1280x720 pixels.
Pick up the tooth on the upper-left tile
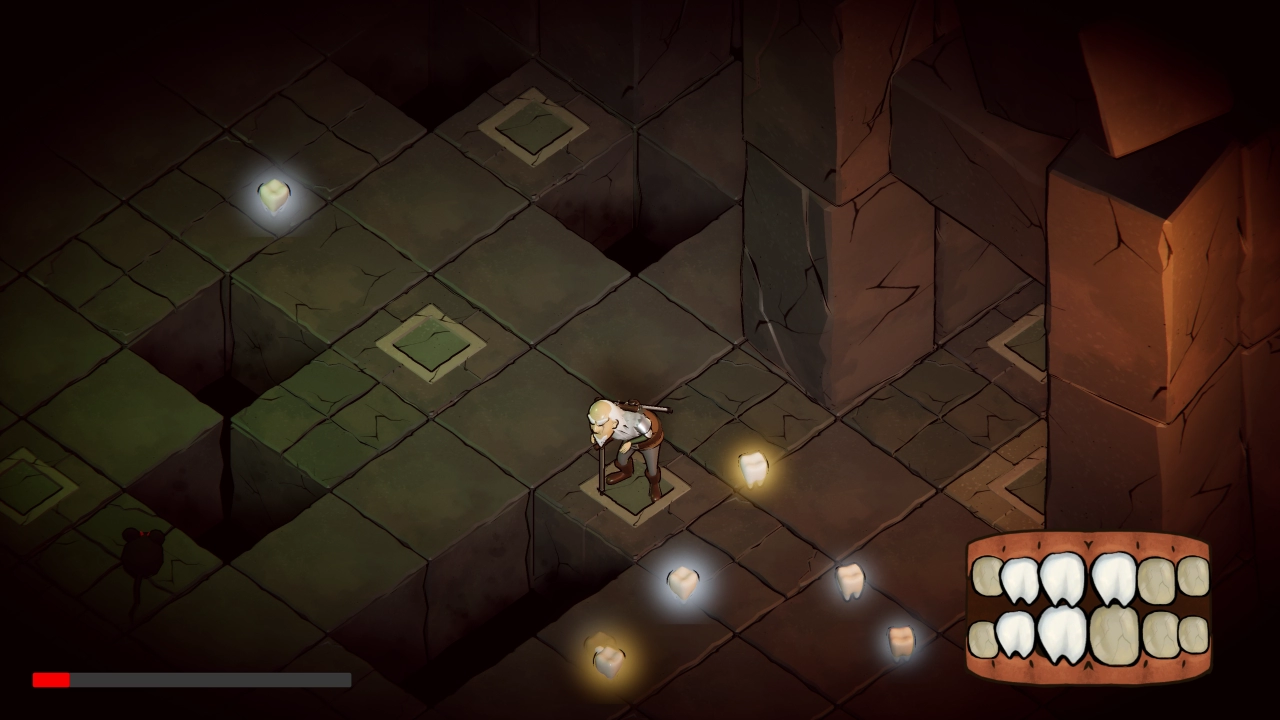point(272,192)
